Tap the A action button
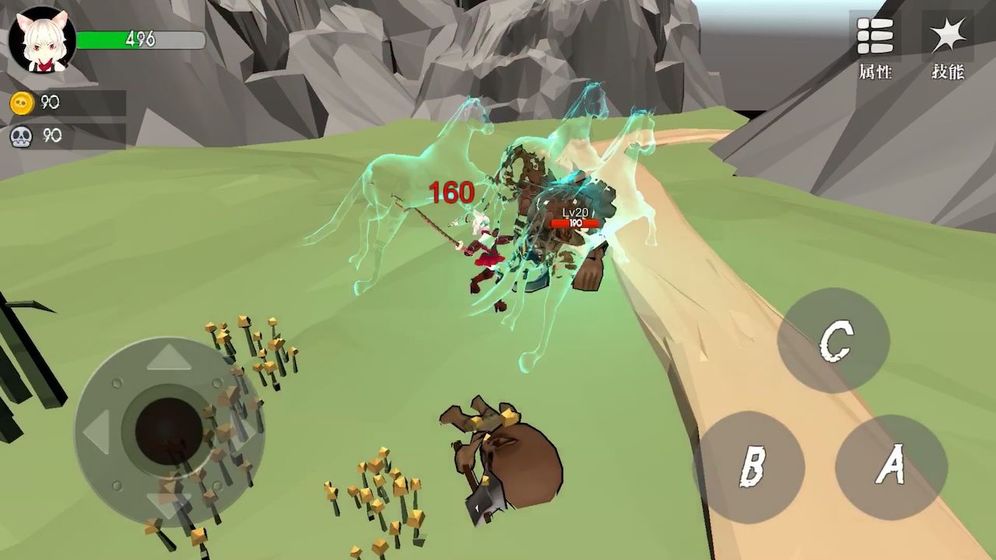This screenshot has width=996, height=560. coord(891,466)
